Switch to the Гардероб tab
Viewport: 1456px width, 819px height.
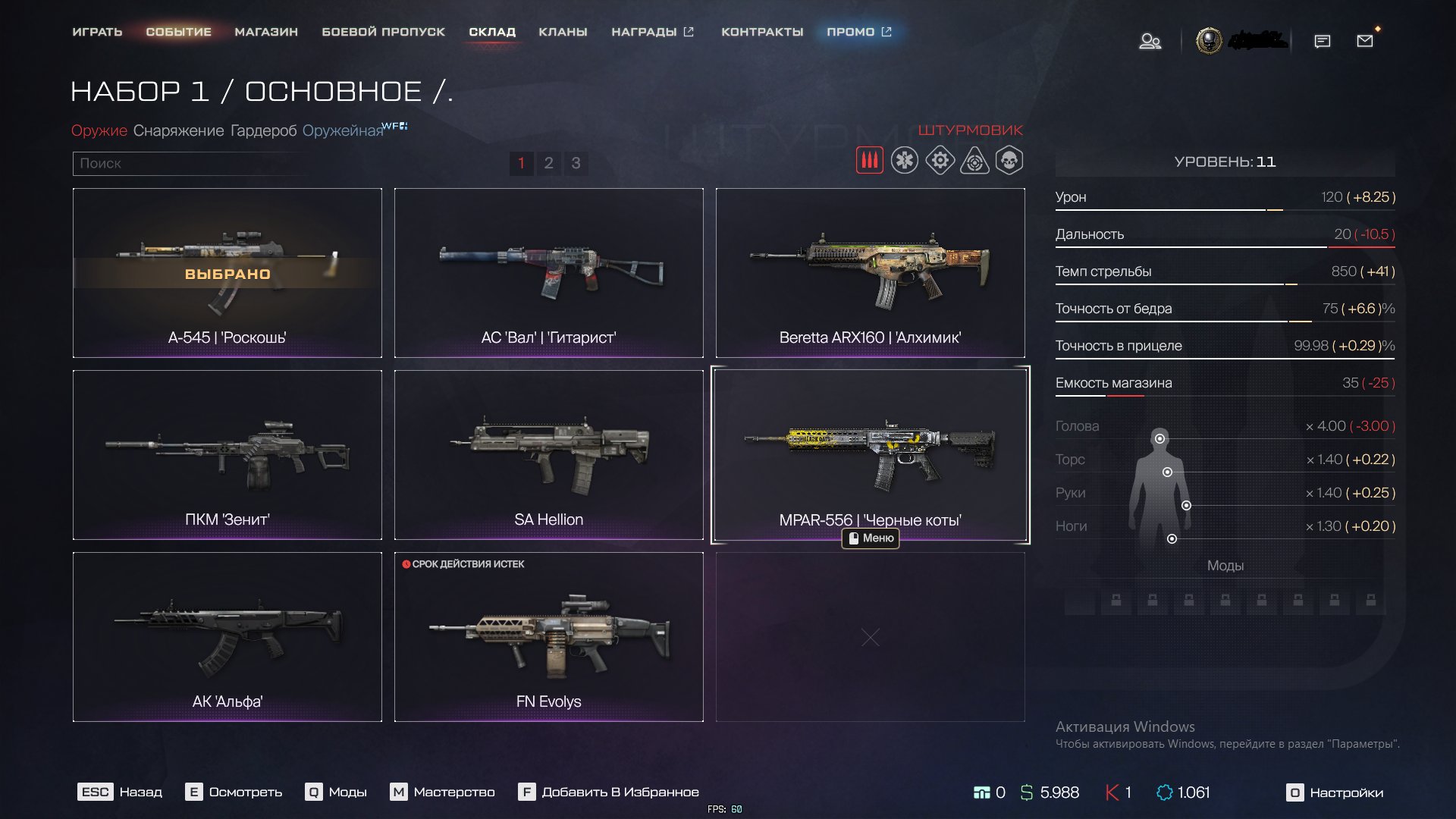pyautogui.click(x=263, y=130)
